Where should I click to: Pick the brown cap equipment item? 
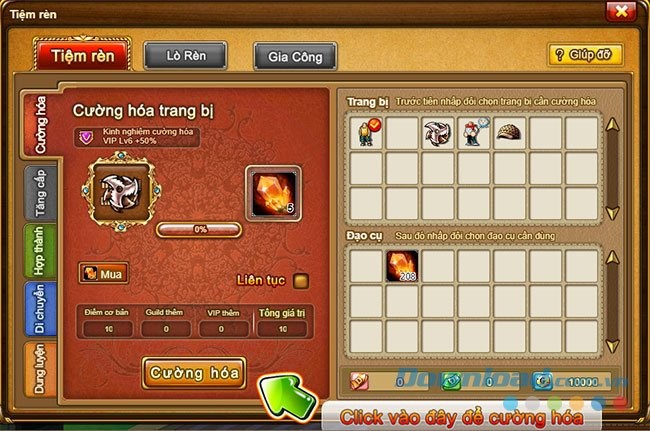(x=510, y=133)
